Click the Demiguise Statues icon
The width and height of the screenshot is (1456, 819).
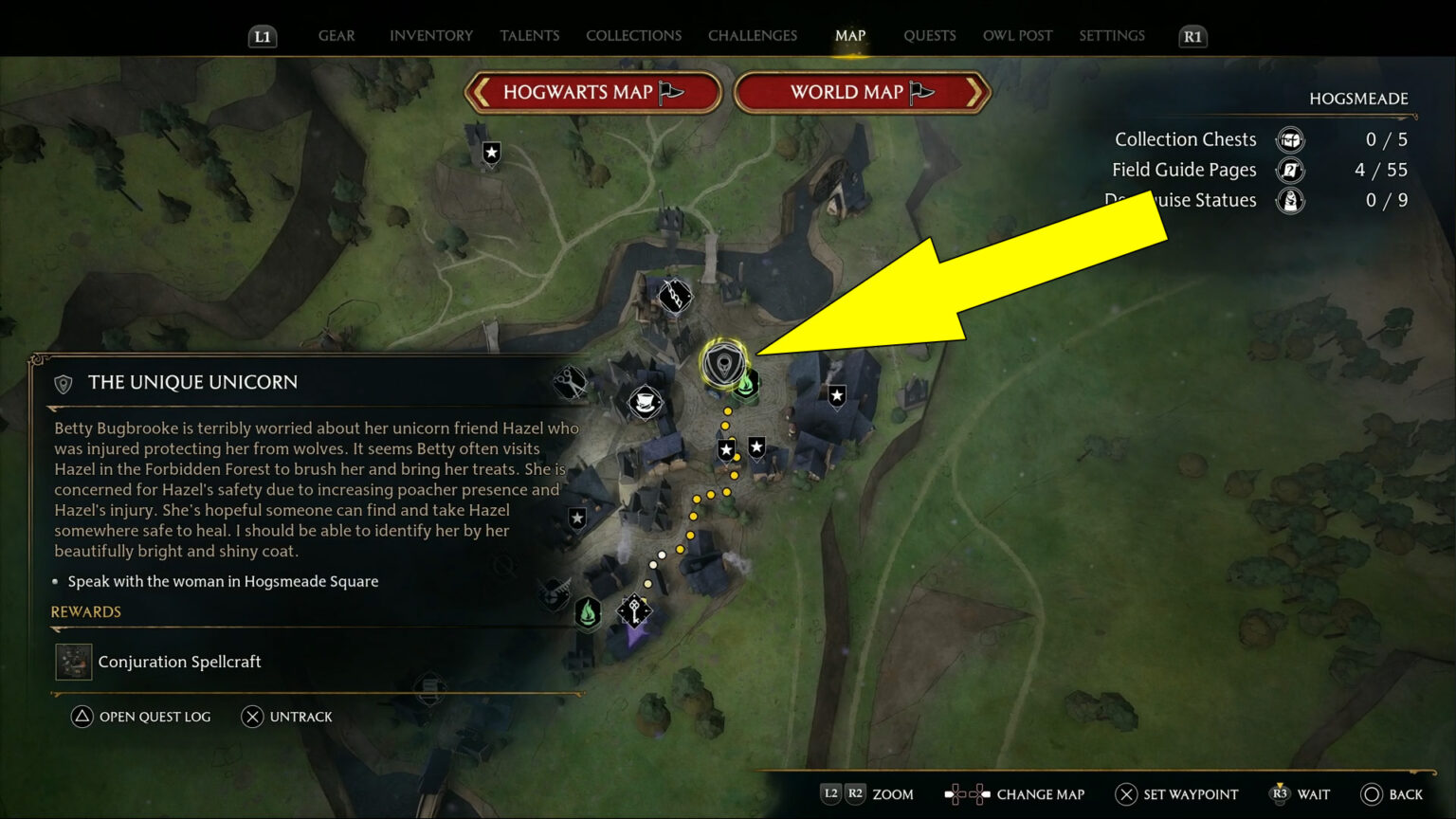(1290, 201)
